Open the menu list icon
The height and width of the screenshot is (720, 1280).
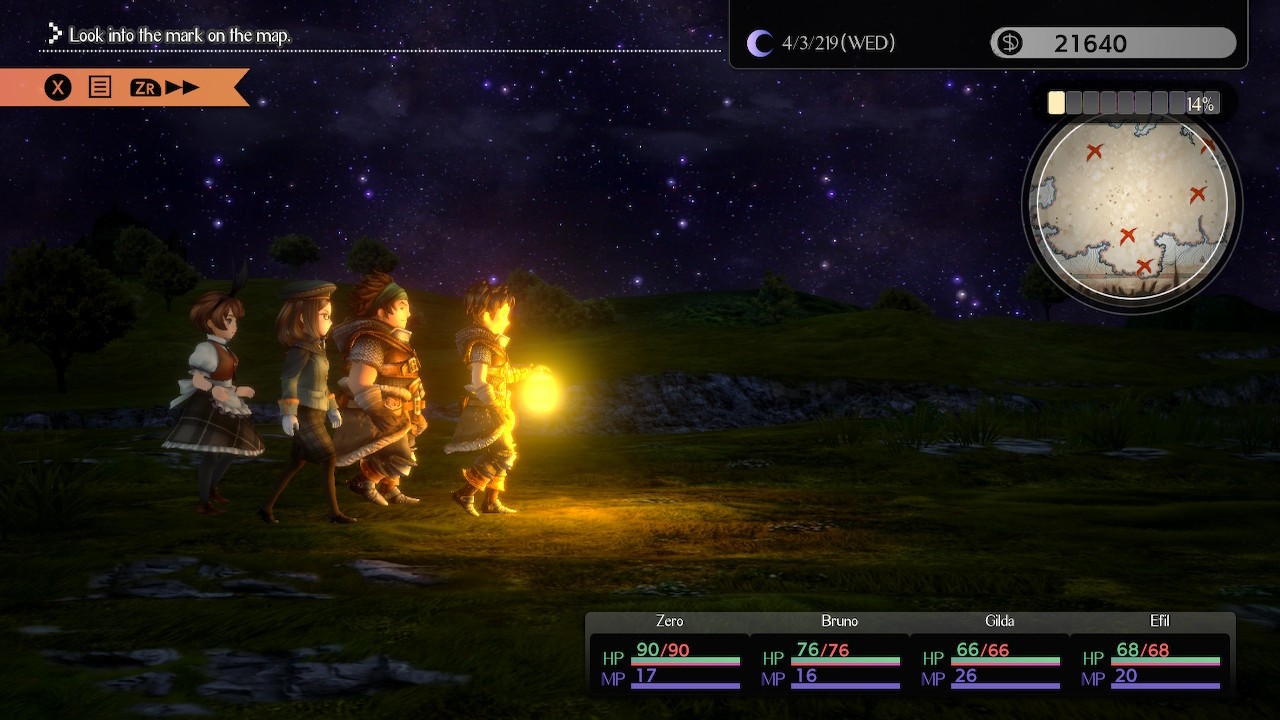click(x=100, y=88)
